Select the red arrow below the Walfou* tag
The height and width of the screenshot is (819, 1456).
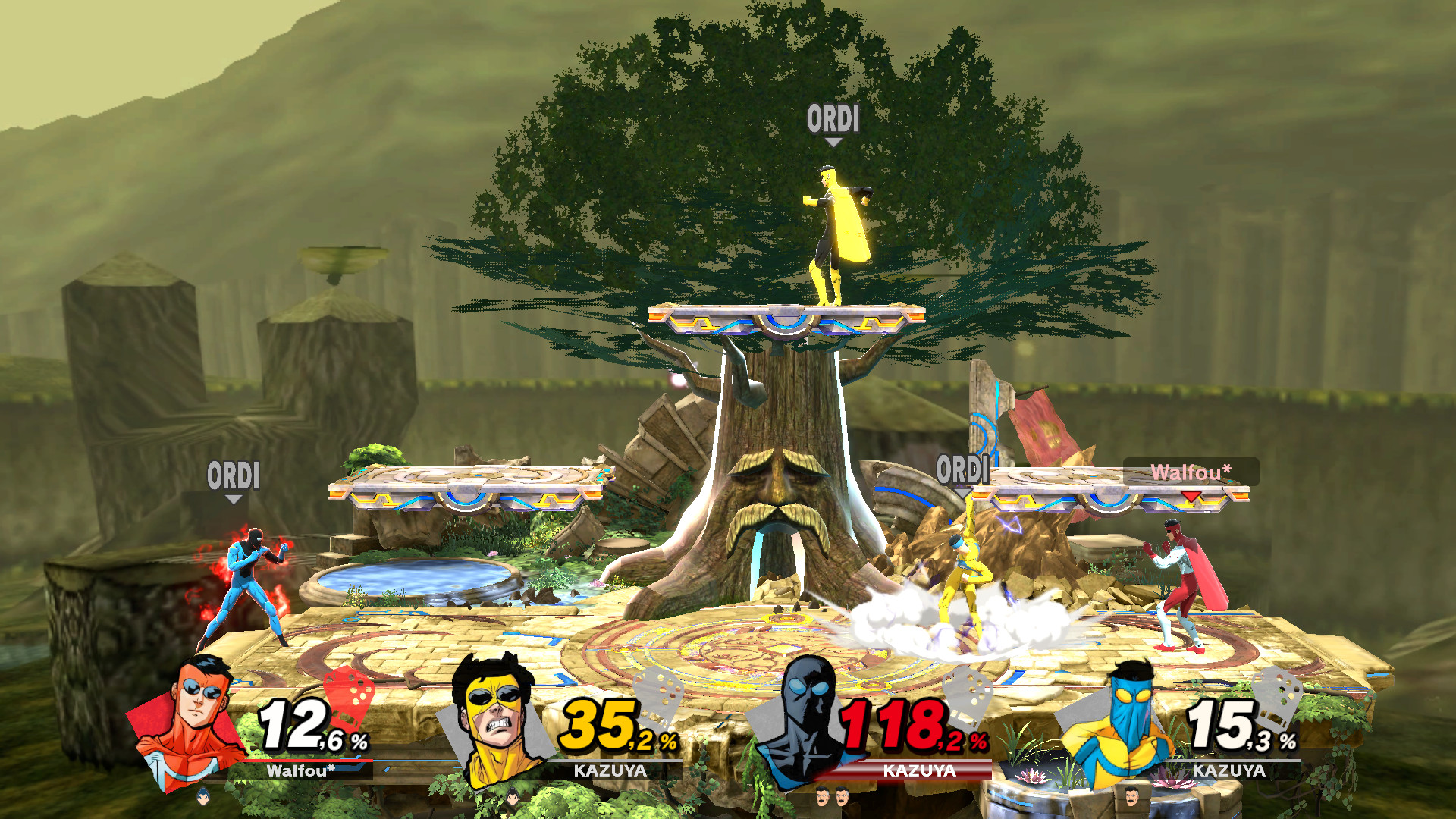[1191, 496]
